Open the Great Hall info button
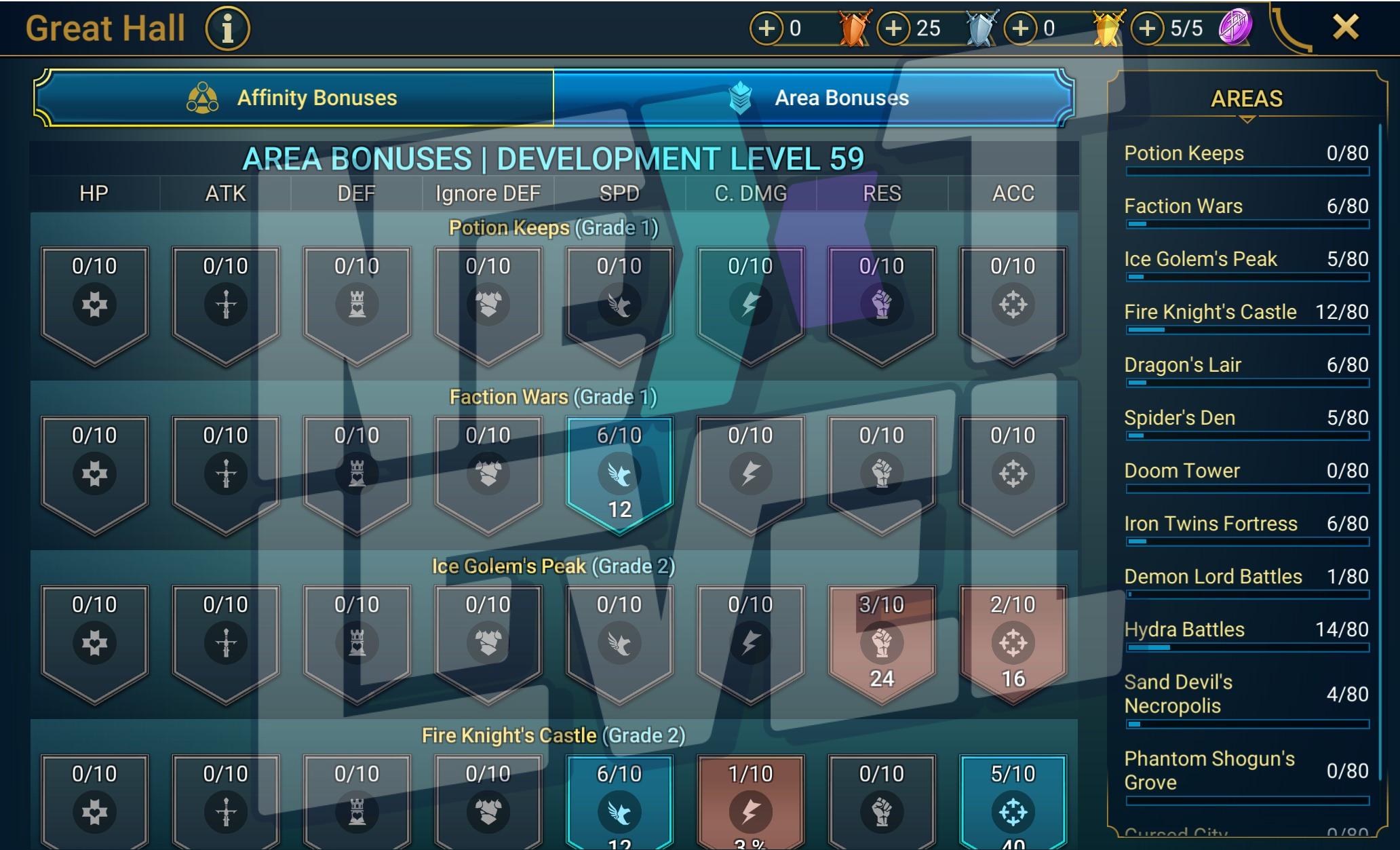 click(228, 29)
